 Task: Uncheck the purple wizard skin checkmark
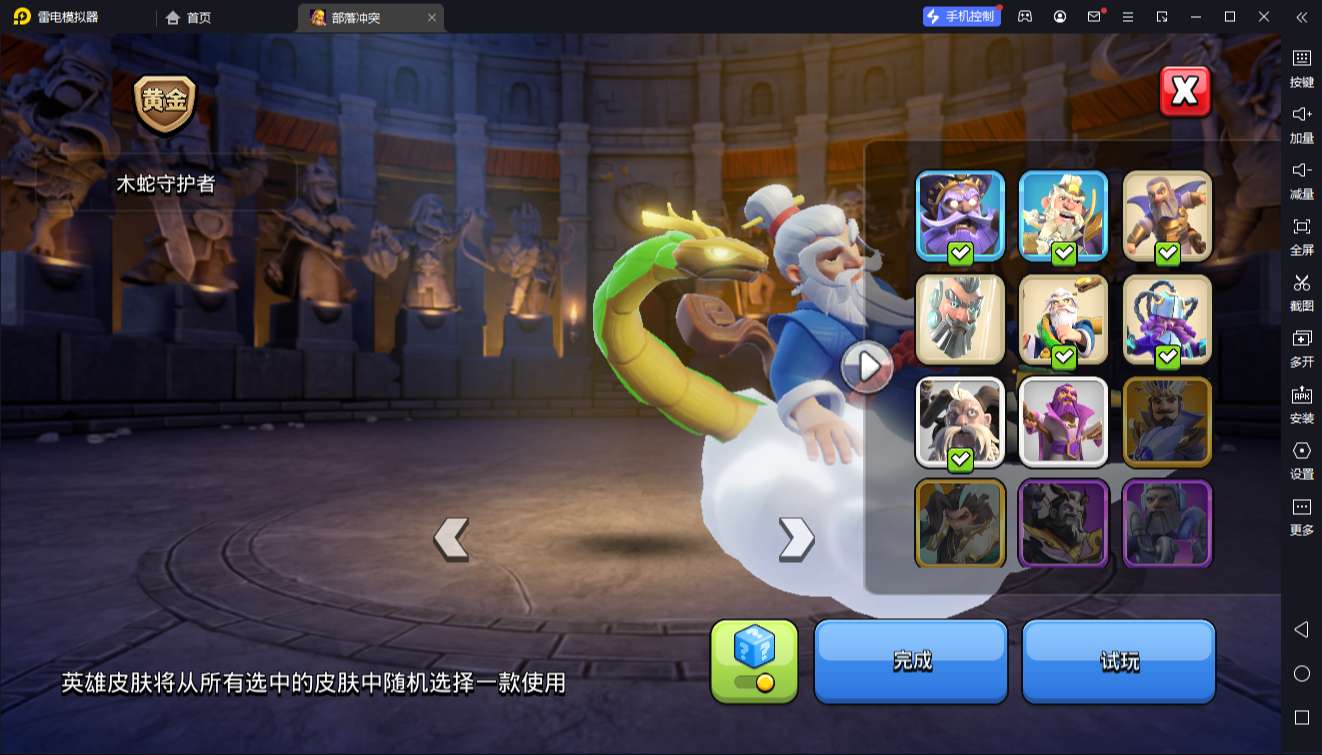click(x=960, y=251)
